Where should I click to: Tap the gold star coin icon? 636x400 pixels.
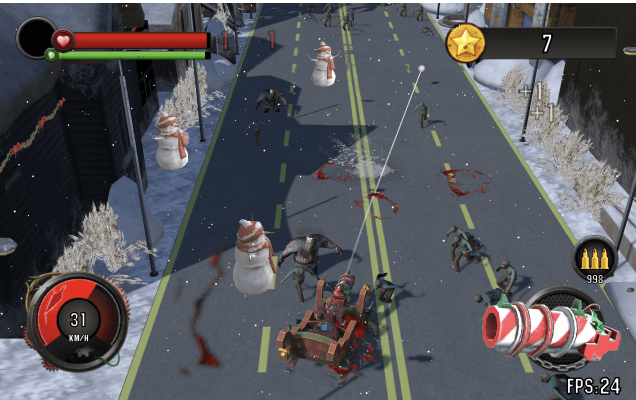coord(466,43)
